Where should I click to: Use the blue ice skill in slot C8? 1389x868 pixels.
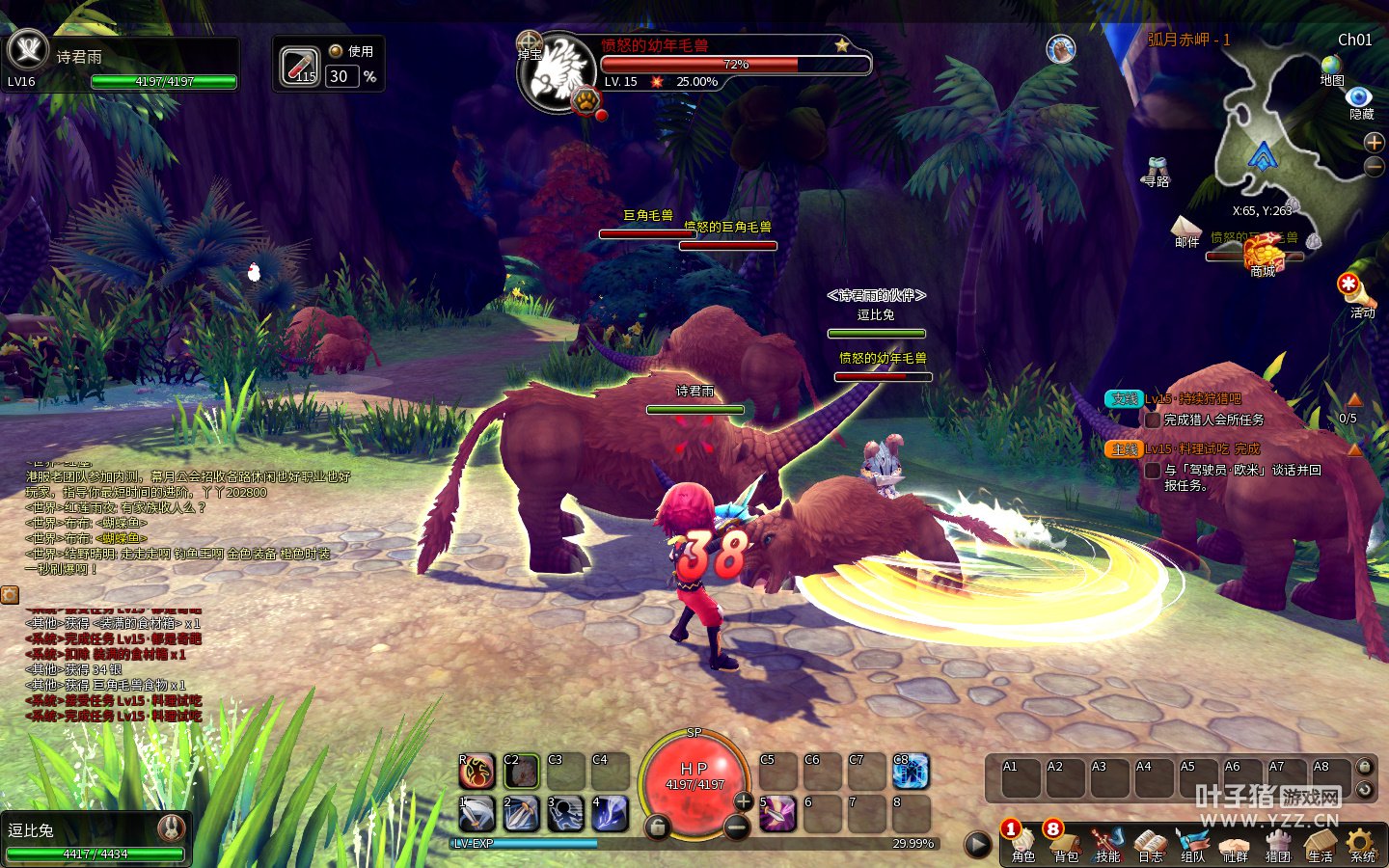(910, 772)
